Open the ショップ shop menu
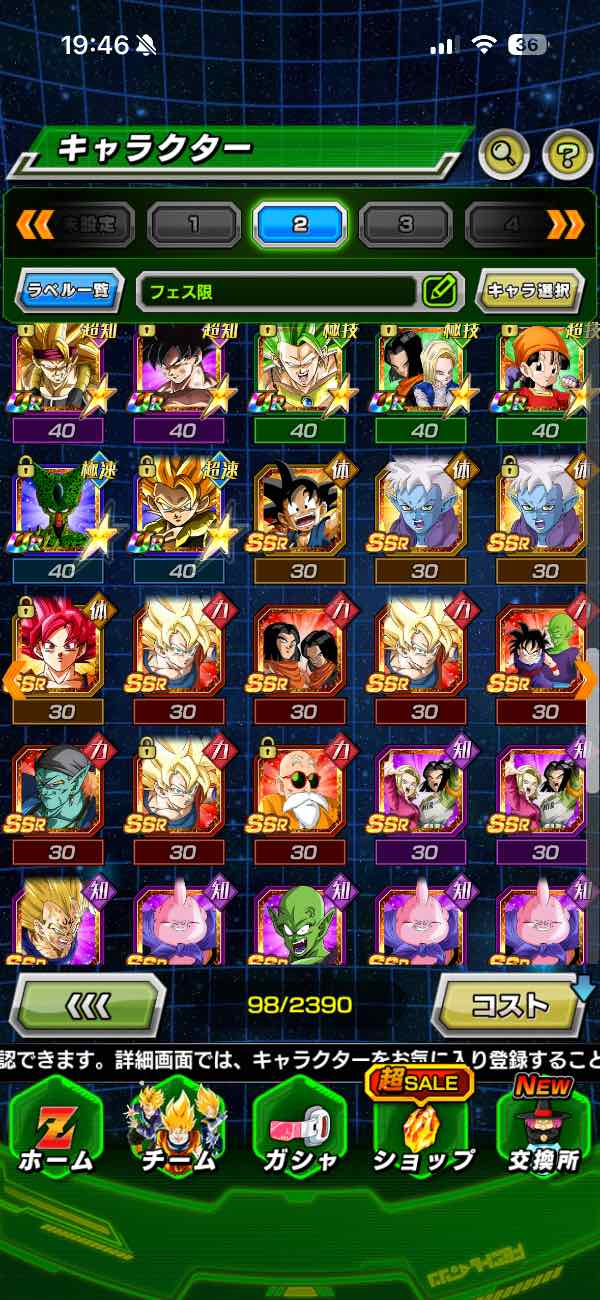 pyautogui.click(x=424, y=1131)
